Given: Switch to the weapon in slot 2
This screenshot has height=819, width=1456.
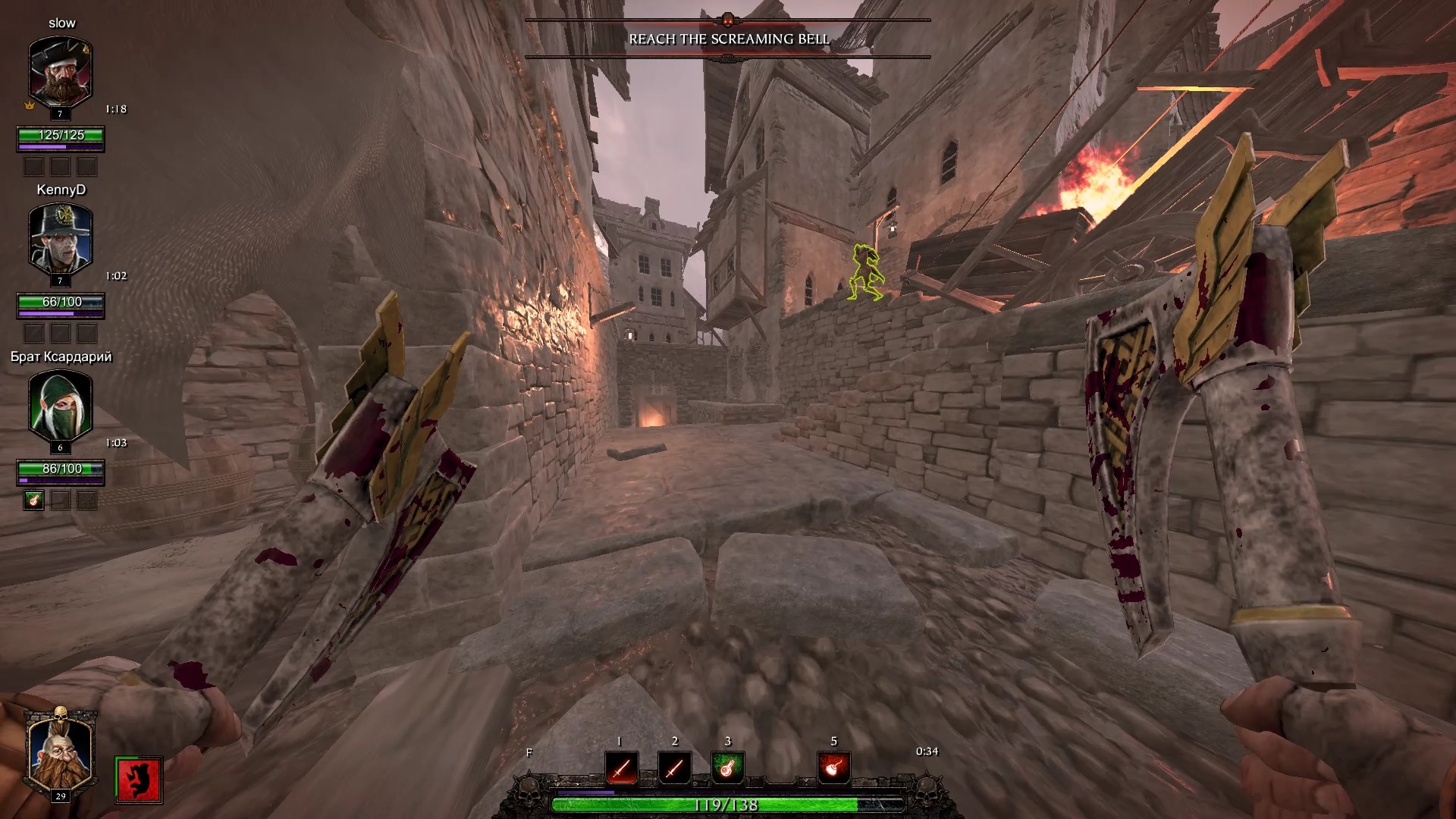Looking at the screenshot, I should [674, 768].
